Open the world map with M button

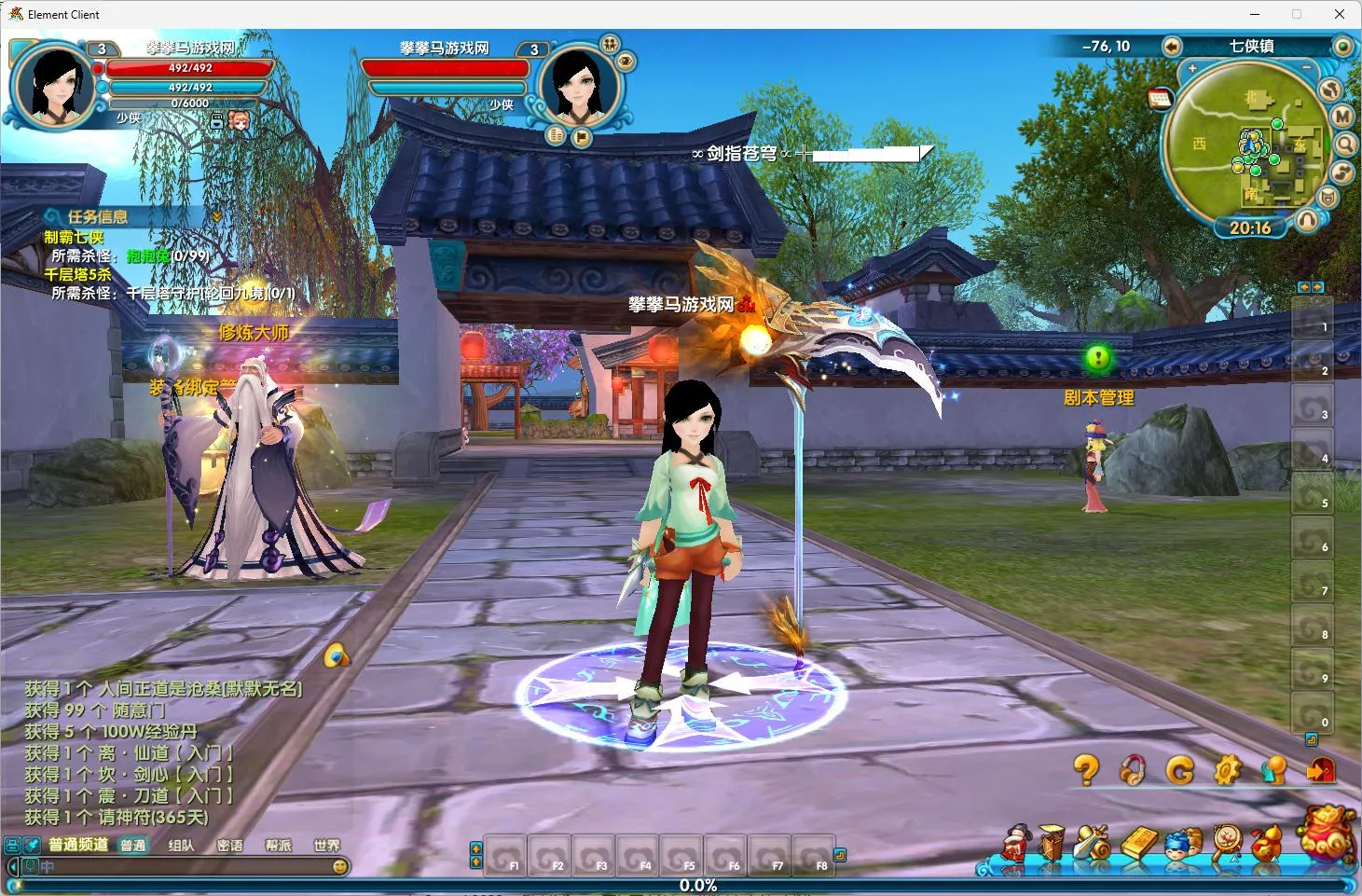point(1341,116)
